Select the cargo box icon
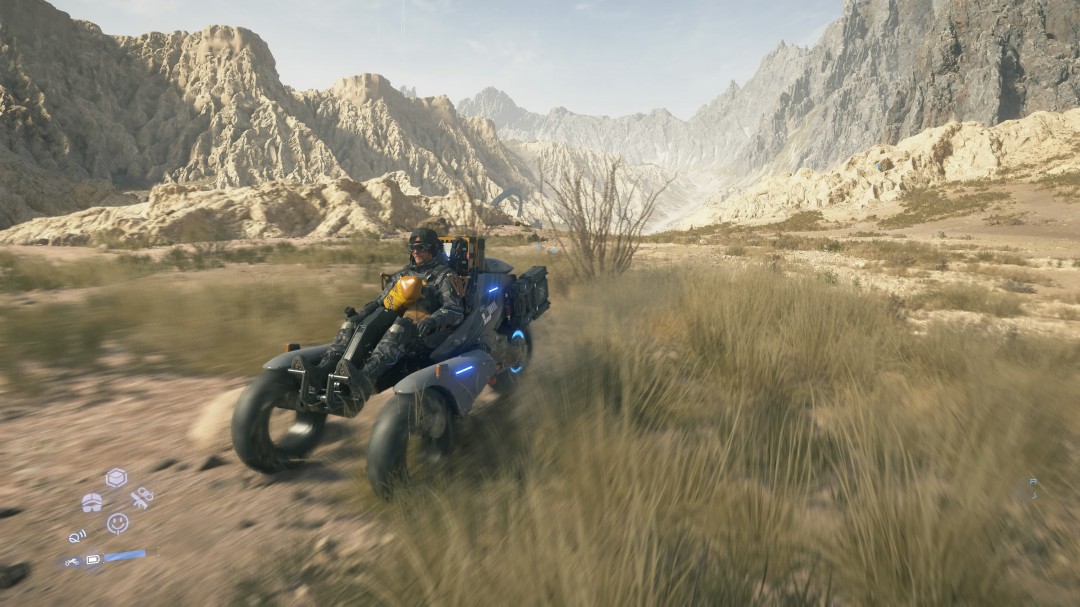This screenshot has height=607, width=1080. [116, 477]
